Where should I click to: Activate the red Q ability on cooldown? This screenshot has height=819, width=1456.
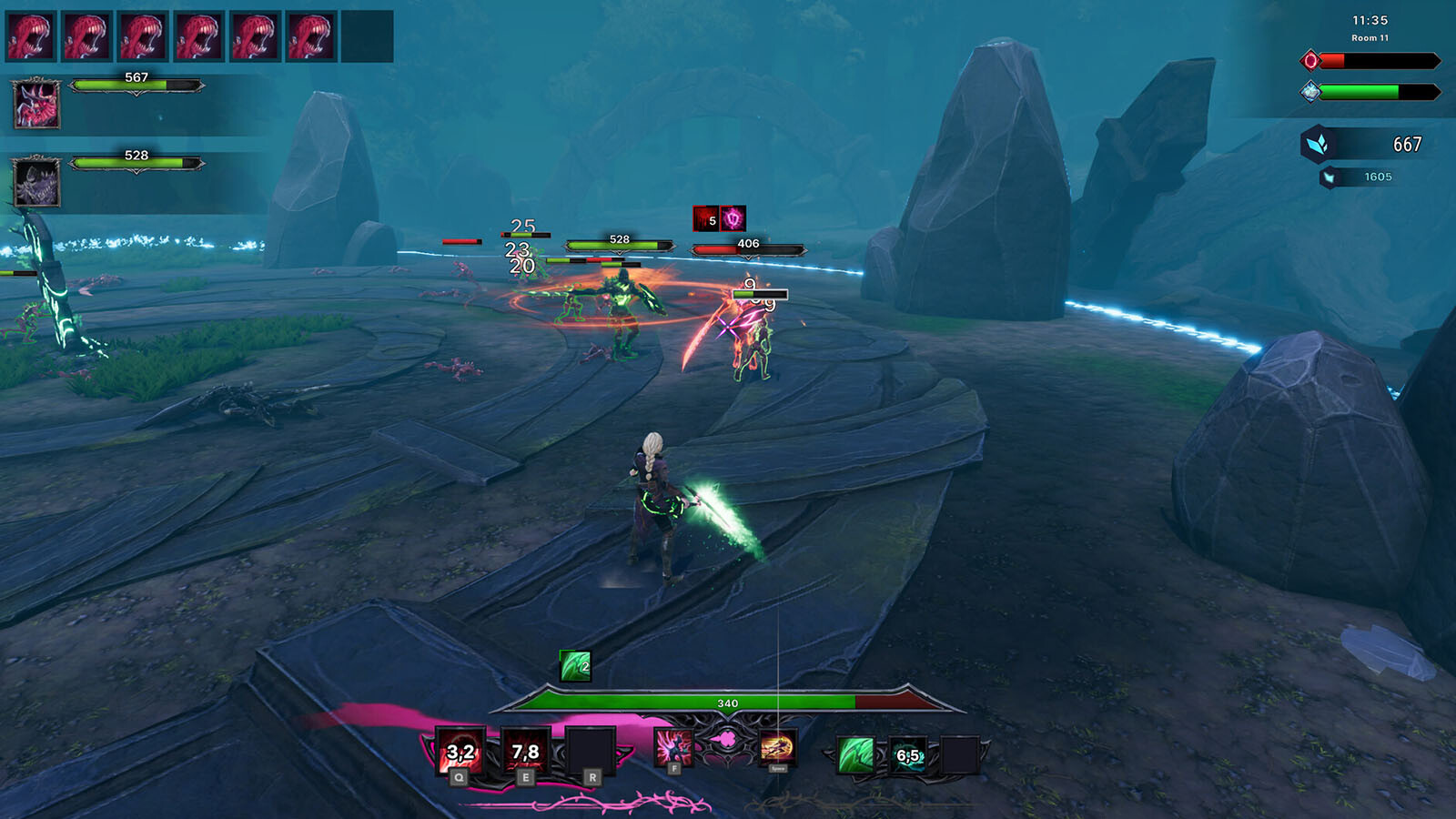460,752
